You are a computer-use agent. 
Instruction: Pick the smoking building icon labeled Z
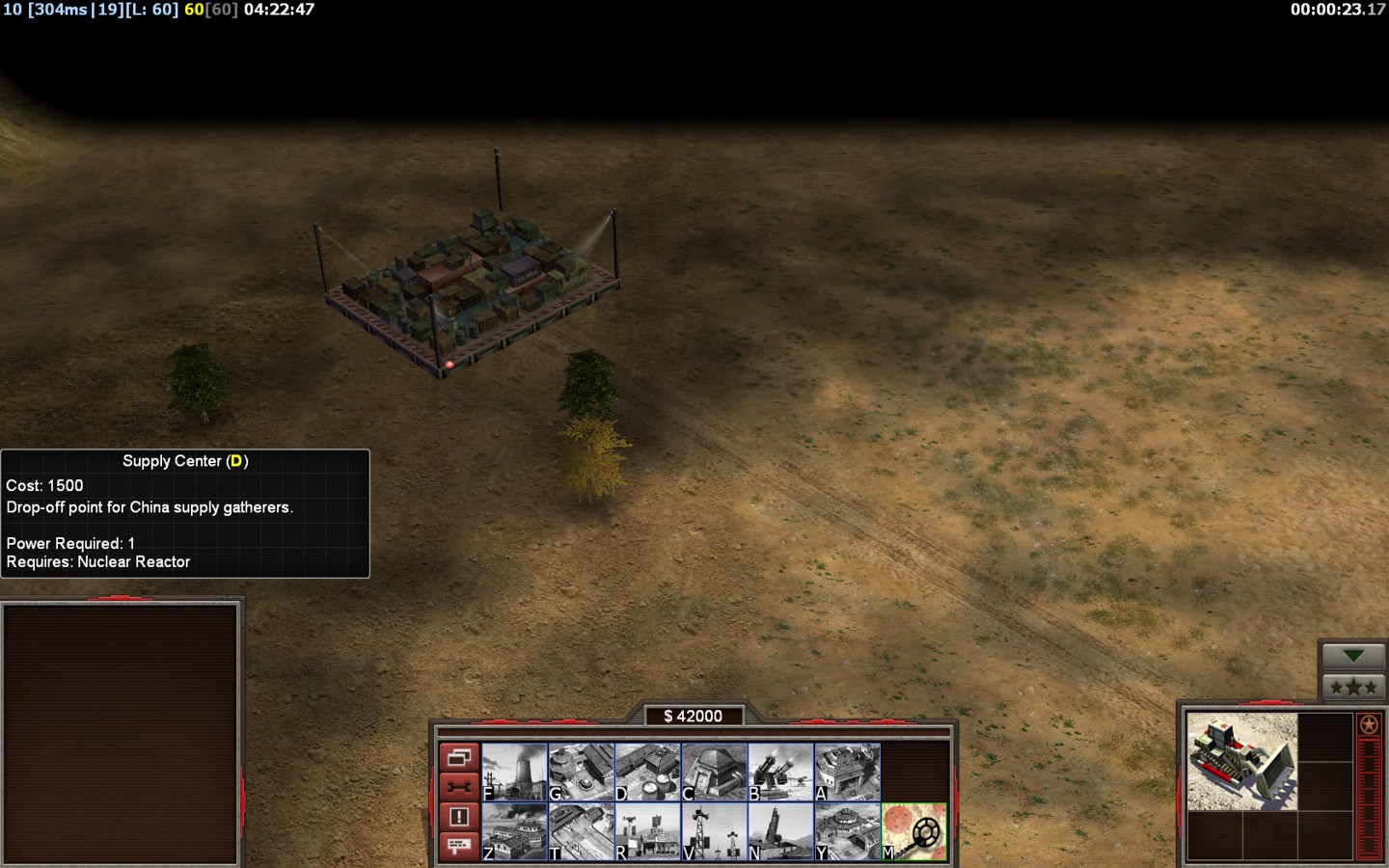pos(515,831)
